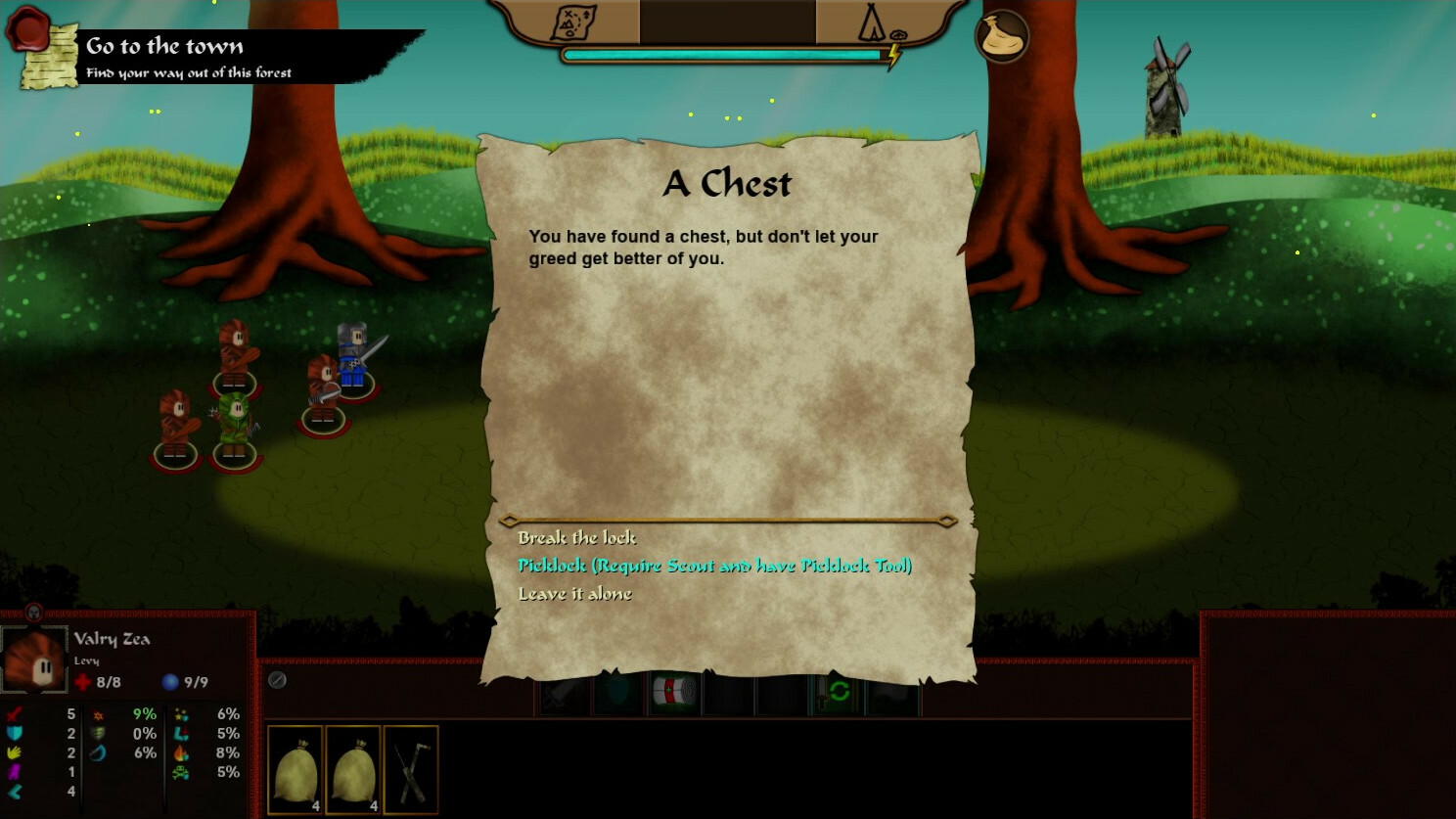Click the blue shield defense stat icon
Image resolution: width=1456 pixels, height=819 pixels.
pos(13,734)
